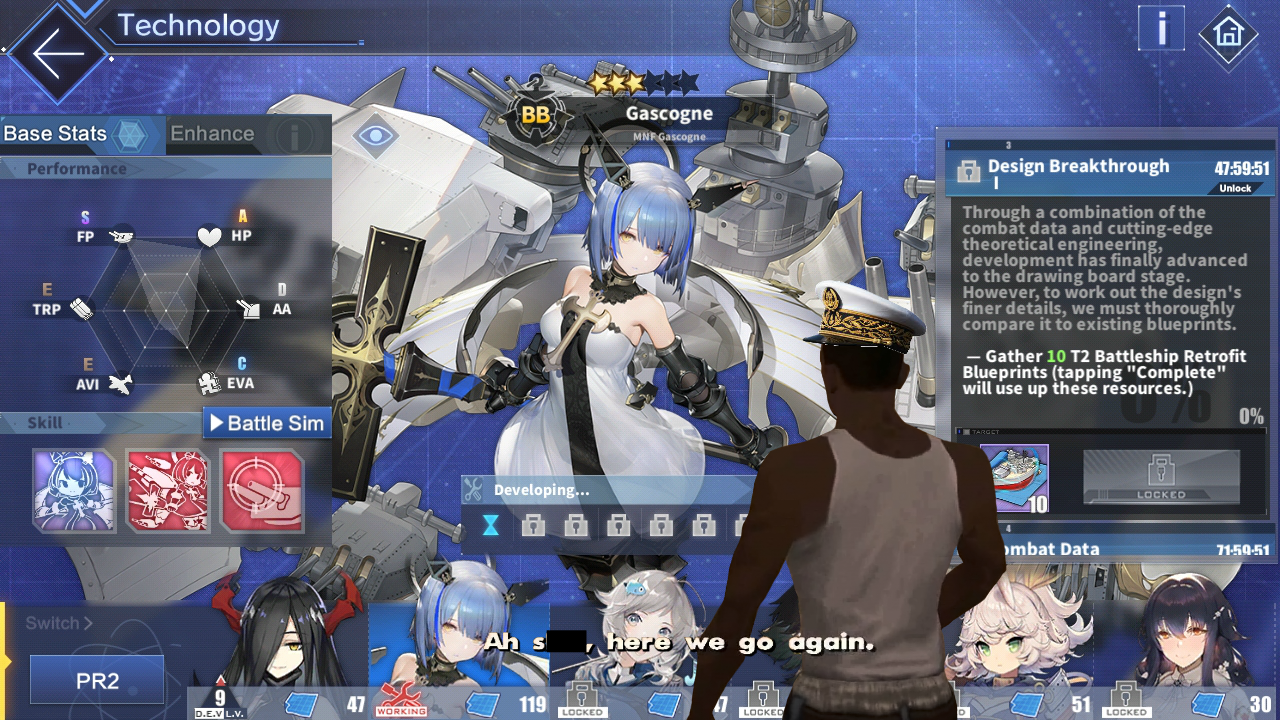Image resolution: width=1280 pixels, height=720 pixels.
Task: Click the locked complete button
Action: 1161,477
